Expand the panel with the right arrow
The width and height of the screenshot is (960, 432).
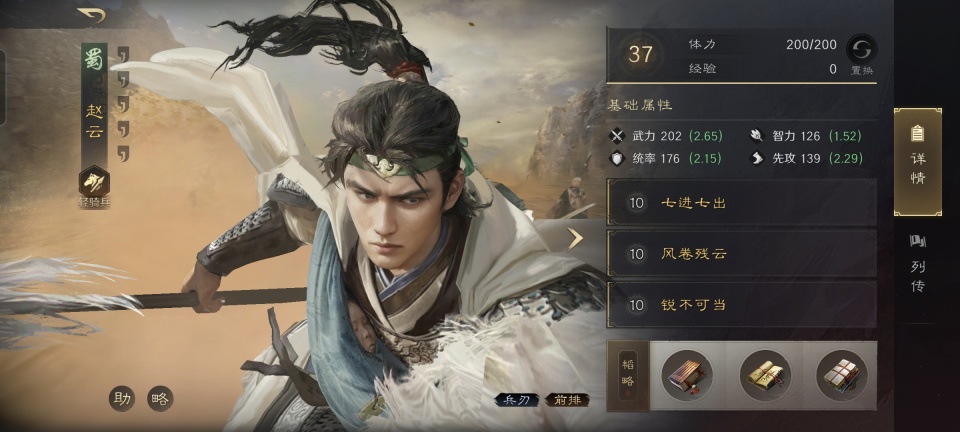click(575, 238)
